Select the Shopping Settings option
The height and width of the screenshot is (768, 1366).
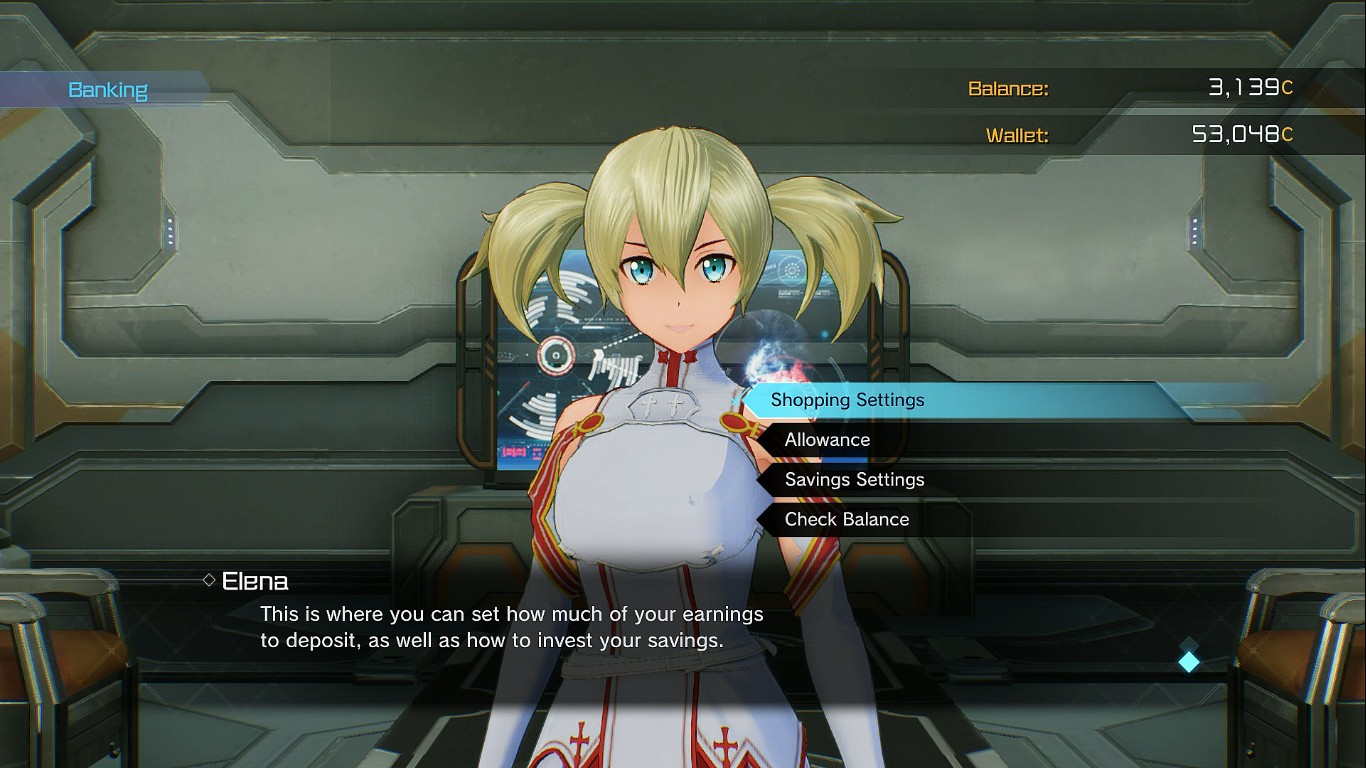(x=848, y=400)
